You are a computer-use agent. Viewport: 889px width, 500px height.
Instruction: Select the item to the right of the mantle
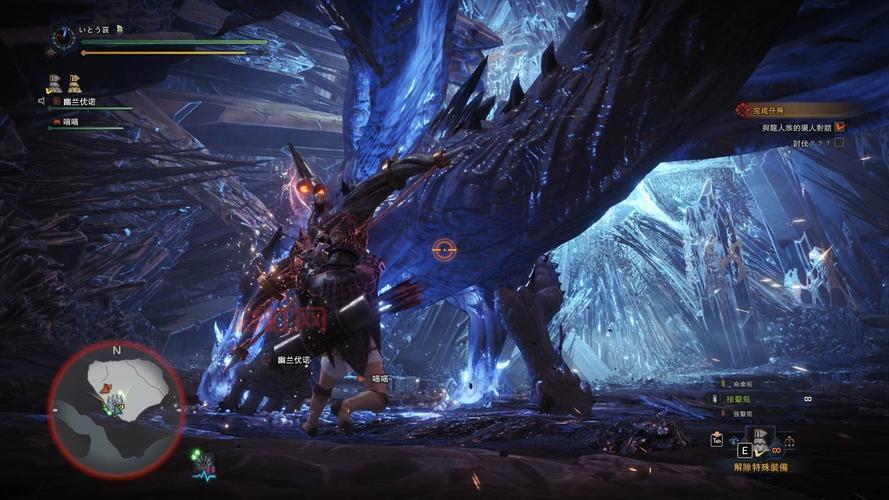[x=789, y=440]
